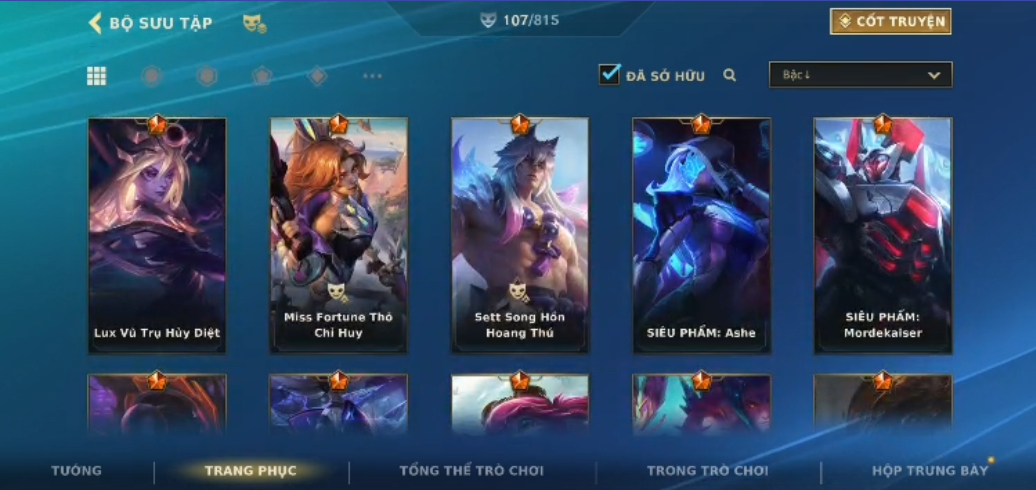Open the Bậc sort dropdown
This screenshot has width=1036, height=490.
tap(860, 75)
